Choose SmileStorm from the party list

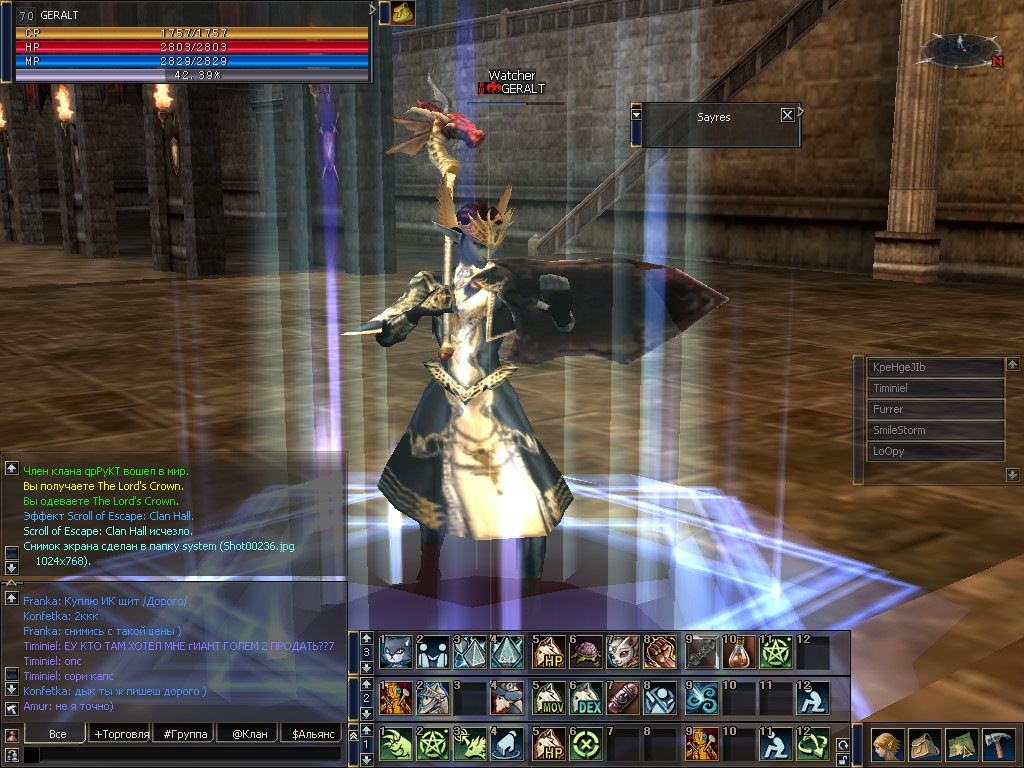934,430
